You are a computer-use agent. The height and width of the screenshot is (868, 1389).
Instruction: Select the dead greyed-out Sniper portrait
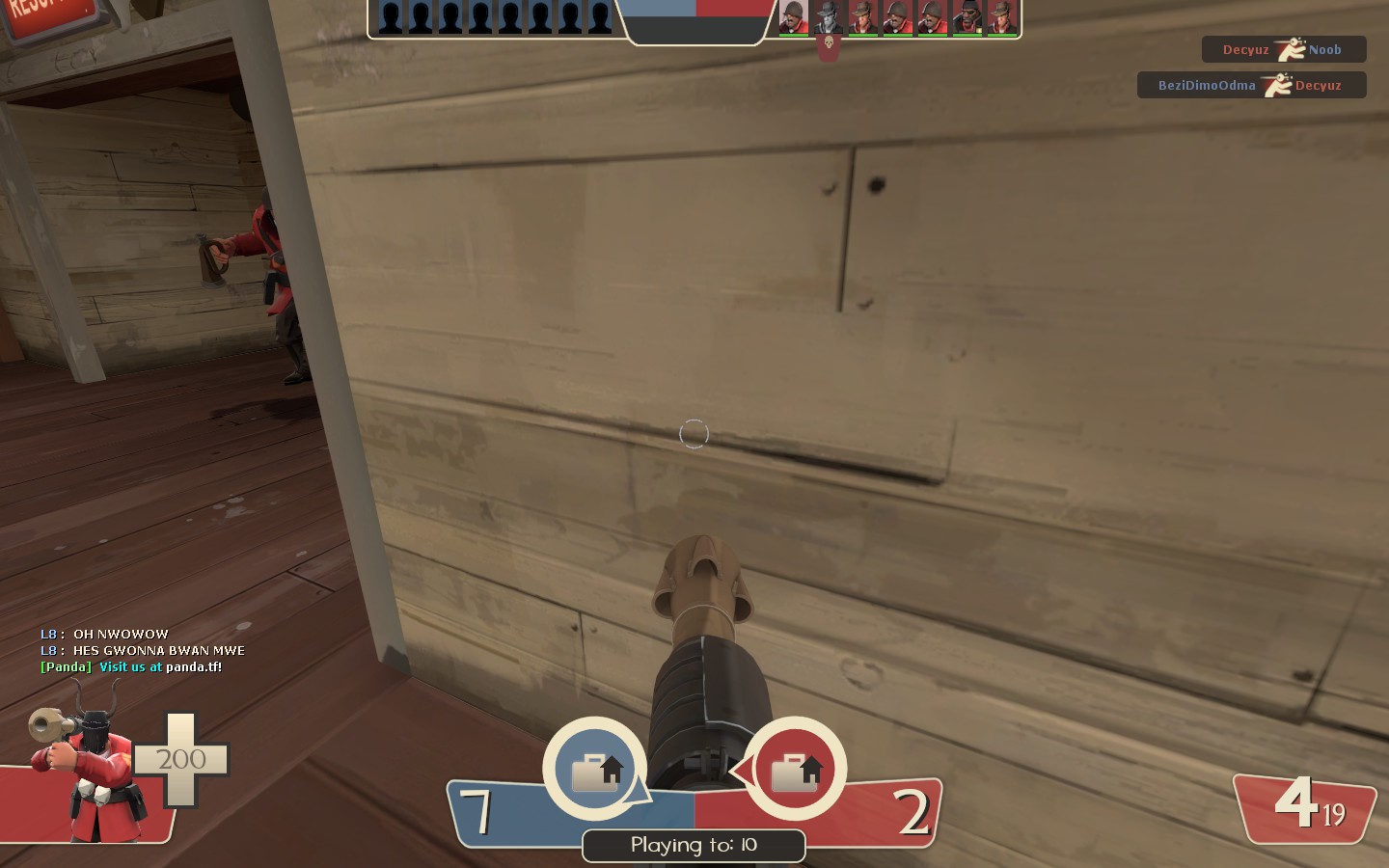pos(828,17)
